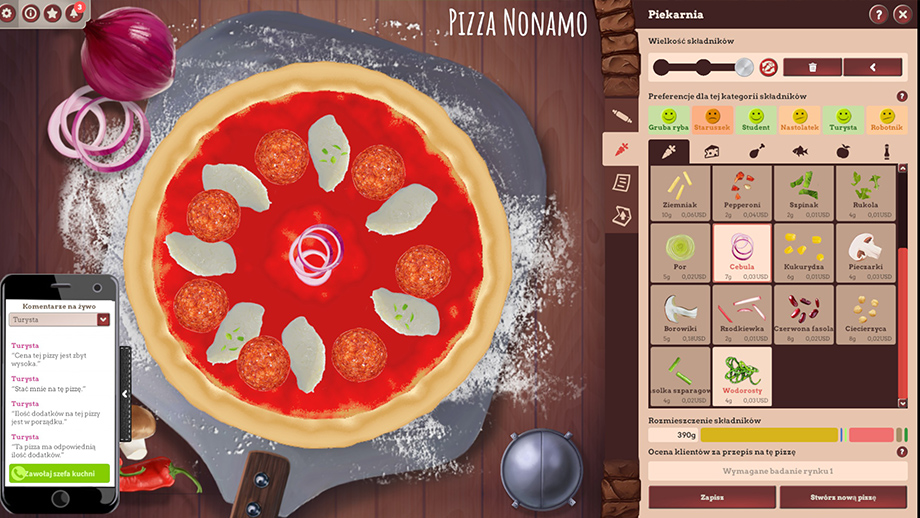
Task: Save the pizza with Zapisz
Action: click(x=712, y=496)
